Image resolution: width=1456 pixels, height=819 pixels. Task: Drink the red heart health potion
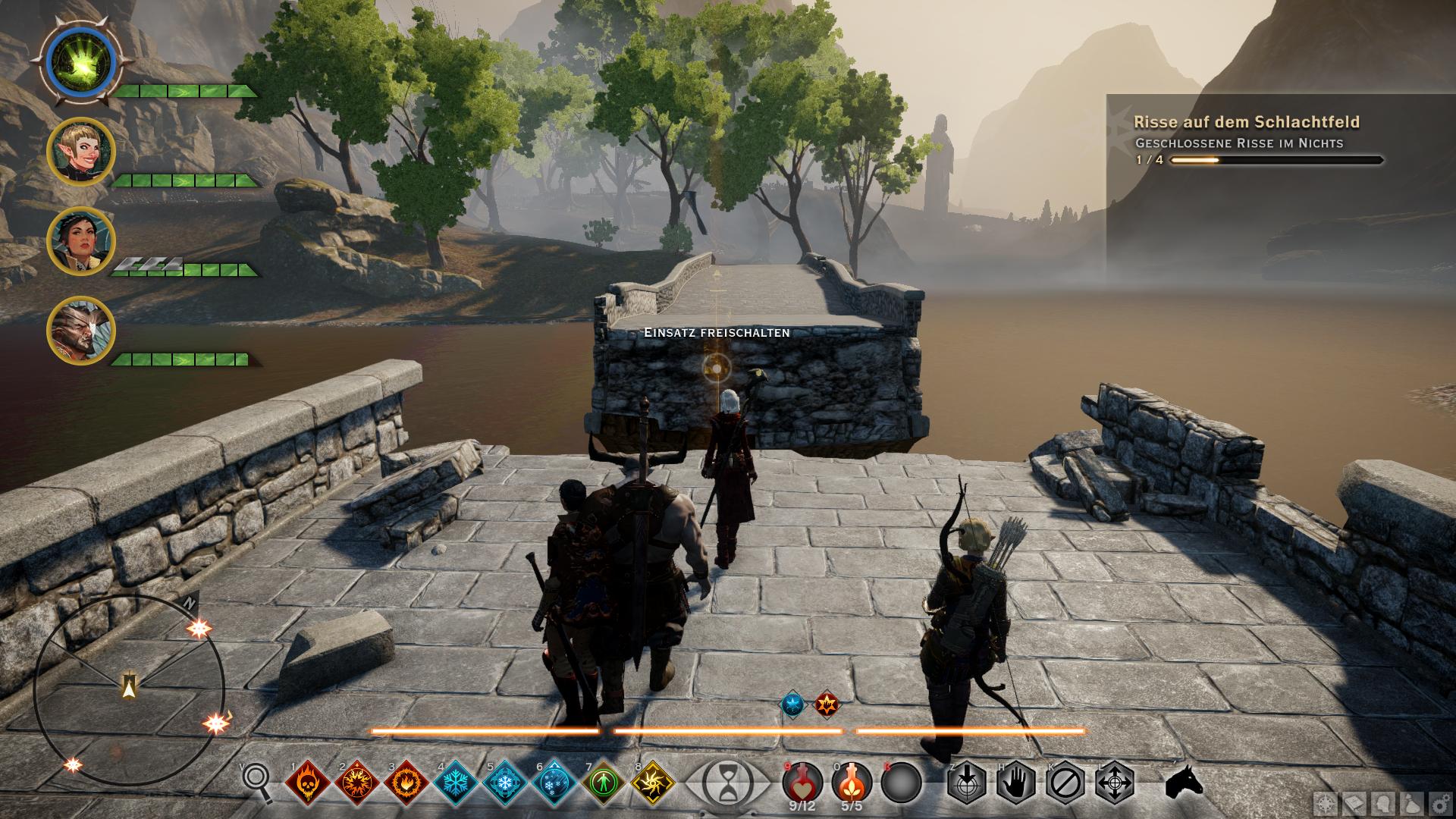(x=802, y=781)
